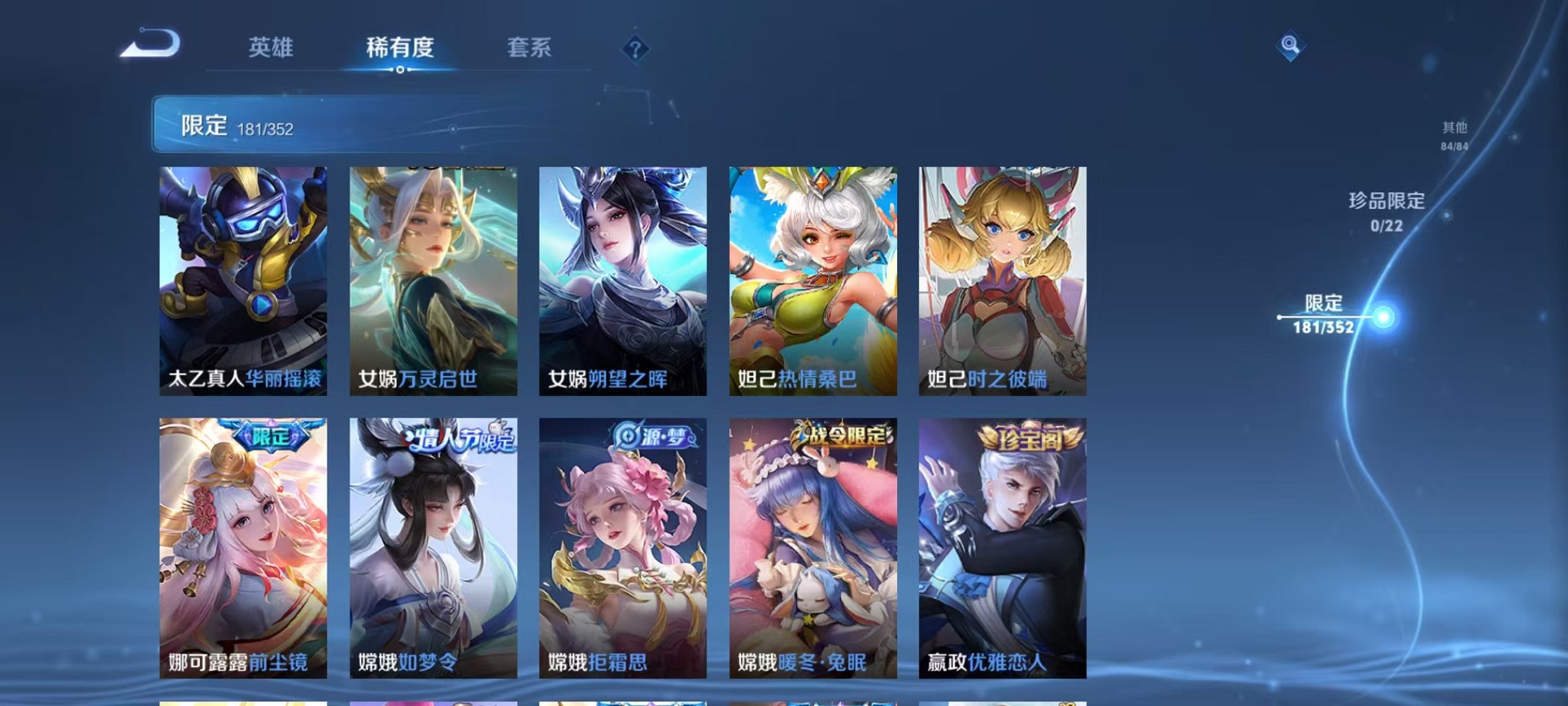The width and height of the screenshot is (1568, 706).
Task: Open the 其他 84/84 category
Action: click(x=1453, y=138)
